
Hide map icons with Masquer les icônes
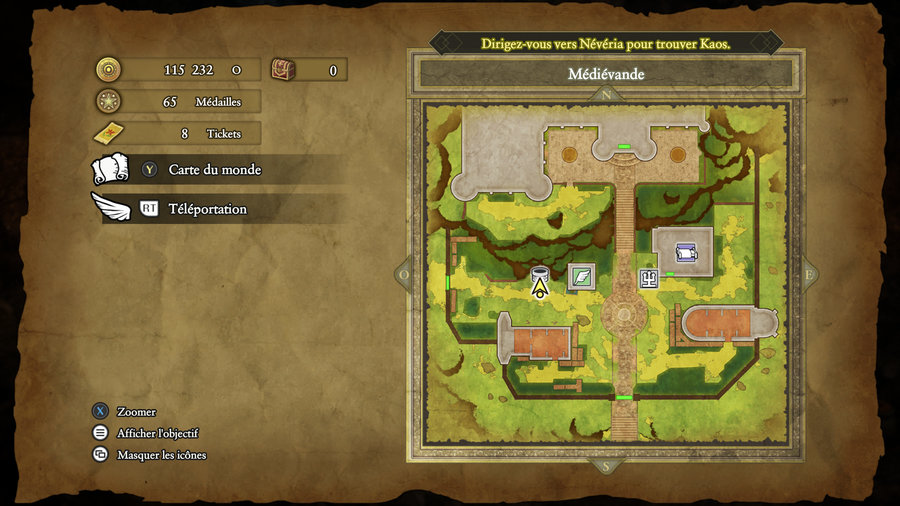pos(161,455)
